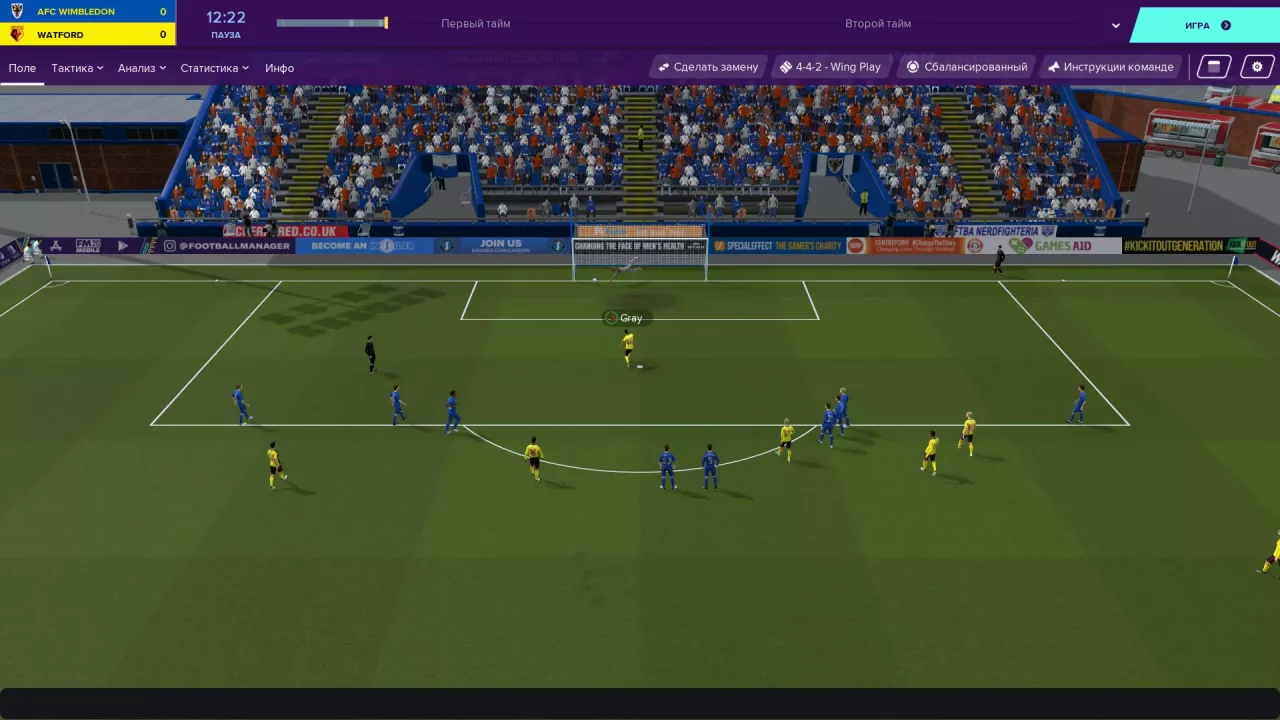This screenshot has height=720, width=1280.
Task: Click the match time progress bar
Action: (x=330, y=22)
